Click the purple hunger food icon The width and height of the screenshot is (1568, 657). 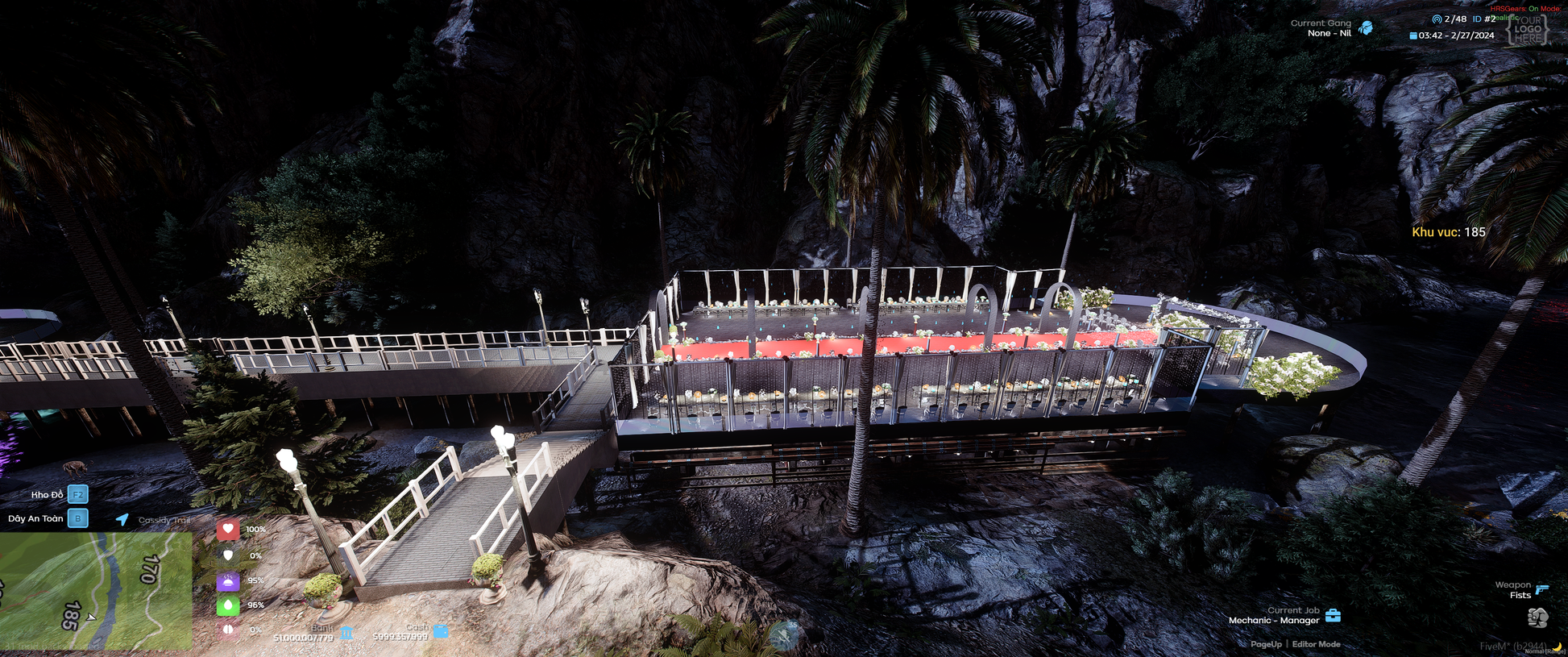tap(228, 580)
